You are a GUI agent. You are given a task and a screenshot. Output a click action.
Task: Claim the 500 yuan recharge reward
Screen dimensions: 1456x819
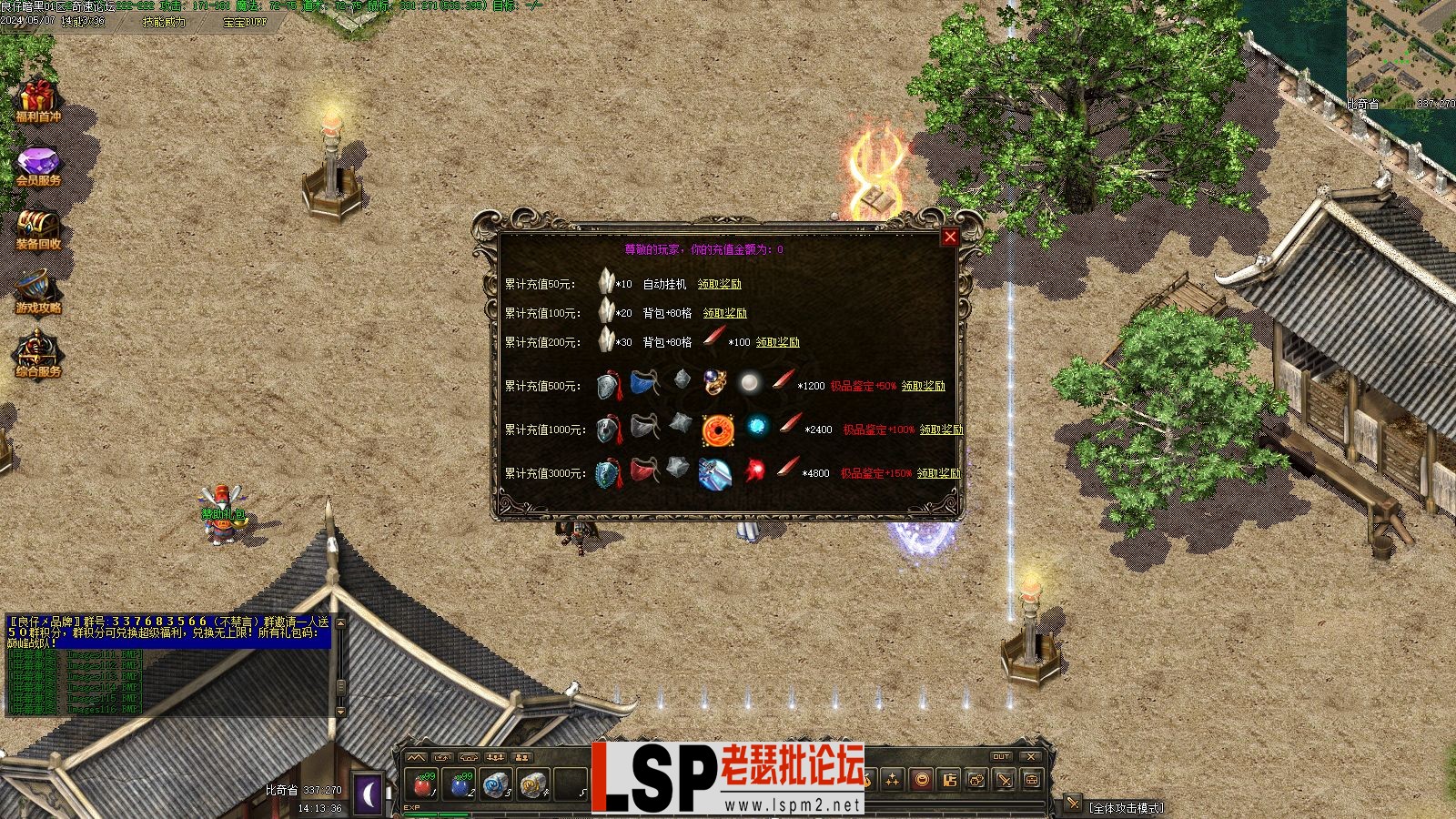(923, 386)
